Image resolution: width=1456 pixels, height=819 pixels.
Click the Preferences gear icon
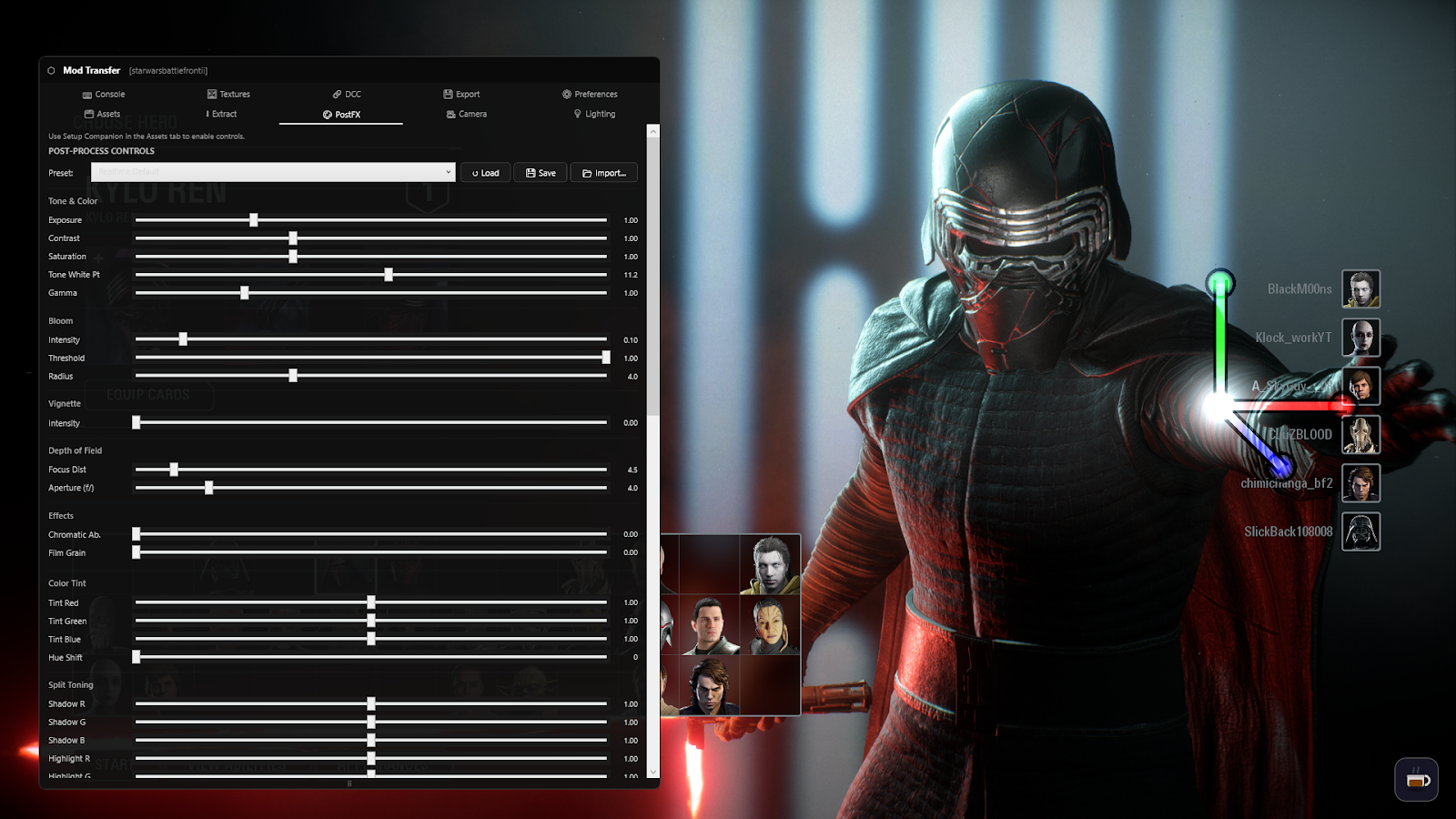tap(566, 94)
